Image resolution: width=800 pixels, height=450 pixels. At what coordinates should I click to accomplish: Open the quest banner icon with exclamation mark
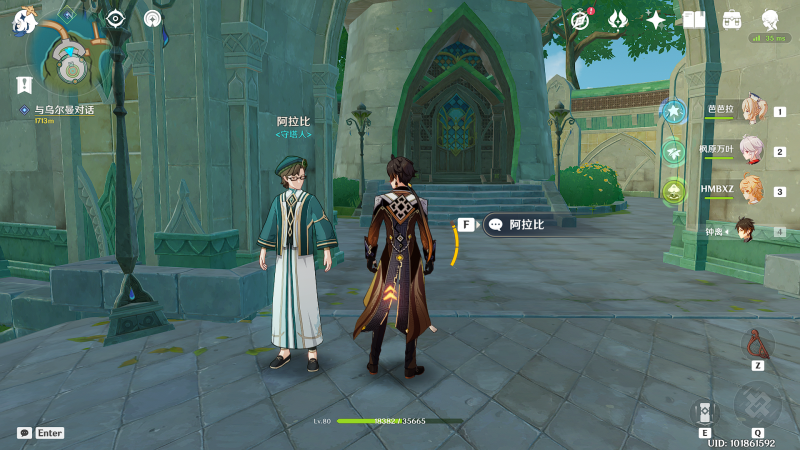click(x=24, y=85)
